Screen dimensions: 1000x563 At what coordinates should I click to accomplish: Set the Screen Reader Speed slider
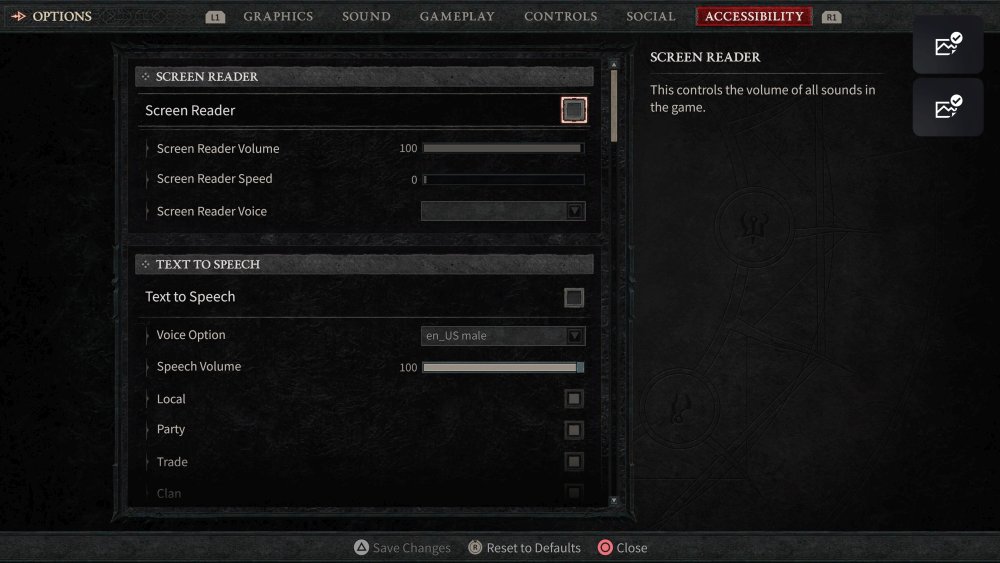click(502, 180)
